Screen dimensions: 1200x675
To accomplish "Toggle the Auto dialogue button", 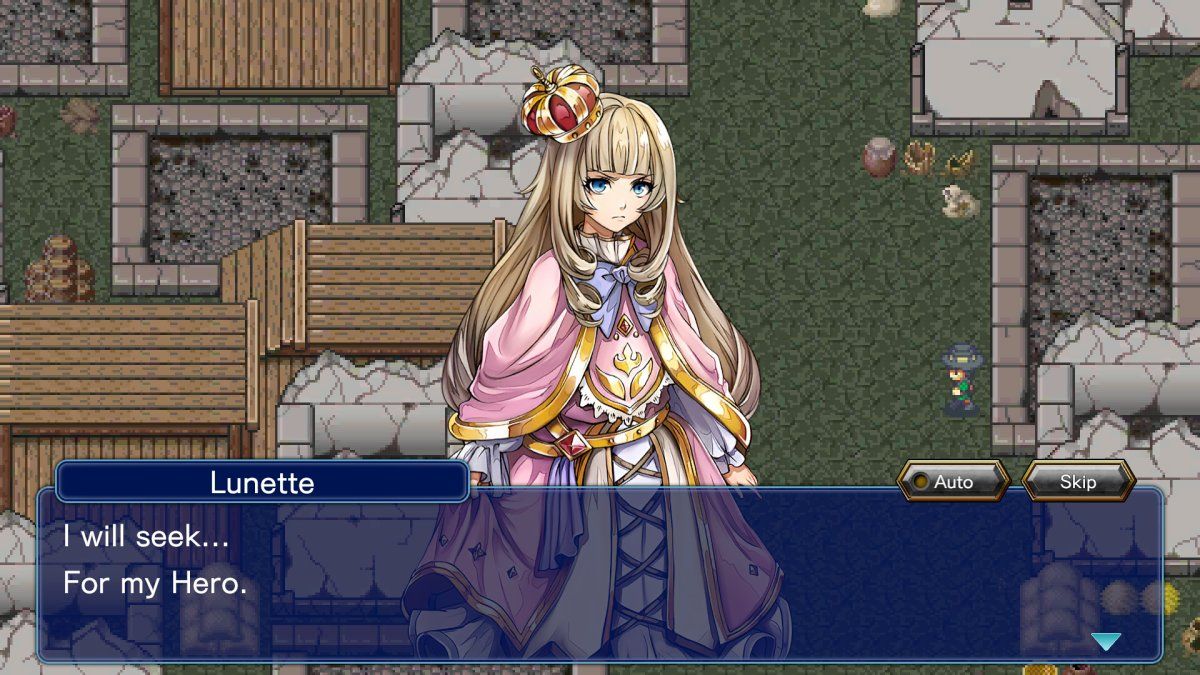I will [952, 482].
